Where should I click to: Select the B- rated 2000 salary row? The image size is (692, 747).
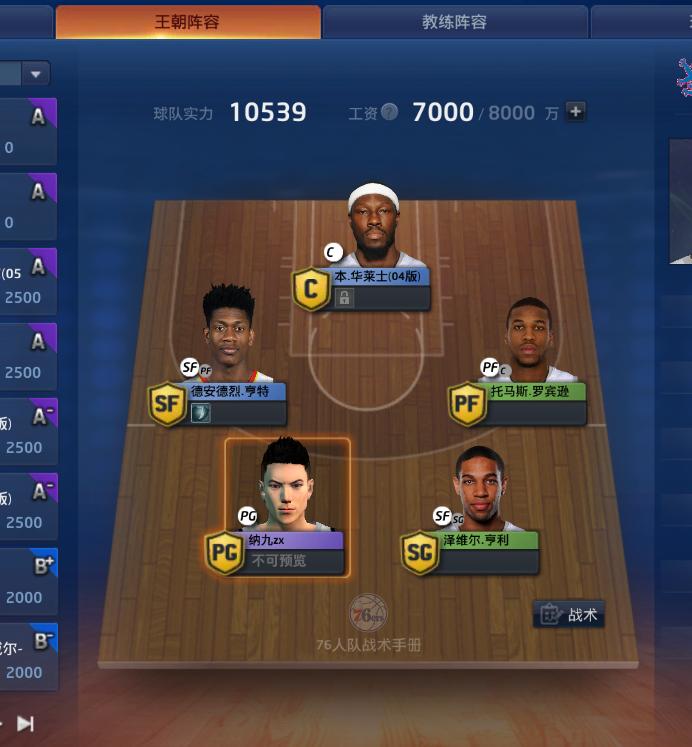coord(28,654)
